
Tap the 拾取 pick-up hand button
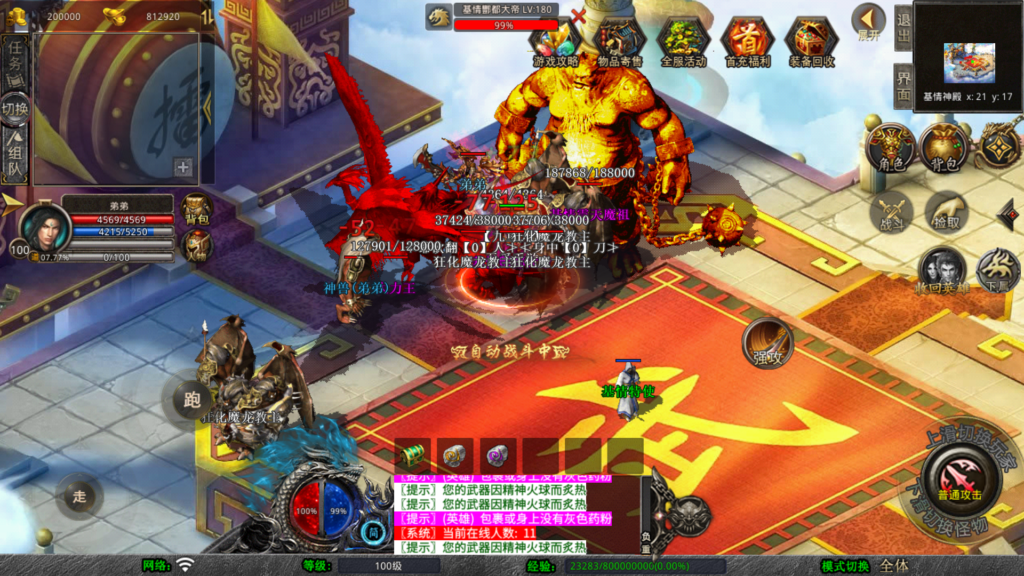click(944, 213)
